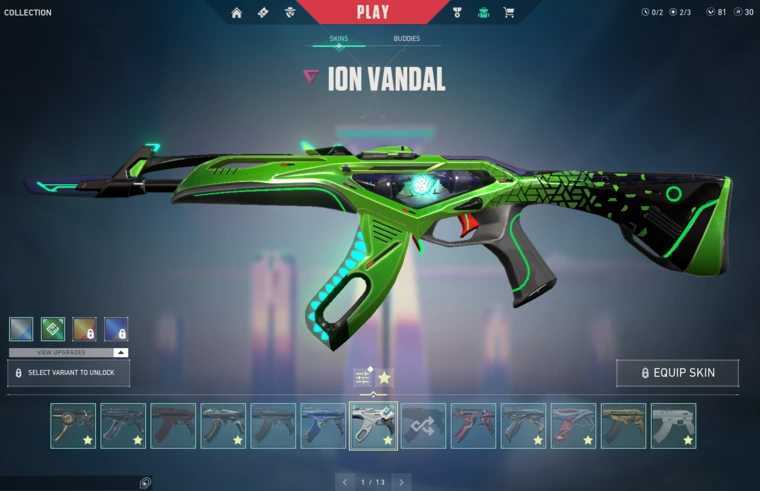Go to the home screen icon
This screenshot has width=760, height=491.
click(237, 13)
